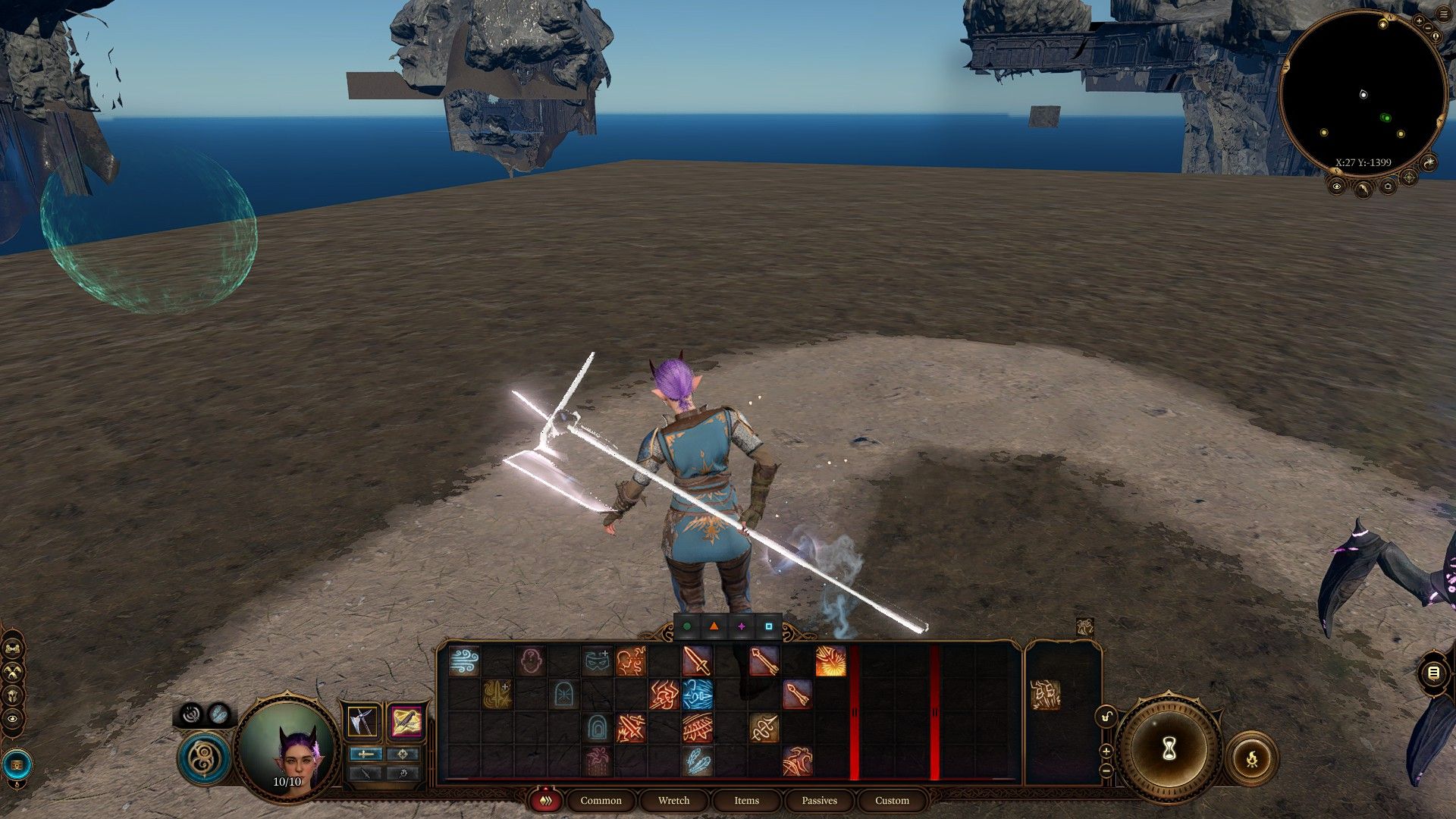Activate the blue feathers ability icon

tap(697, 761)
